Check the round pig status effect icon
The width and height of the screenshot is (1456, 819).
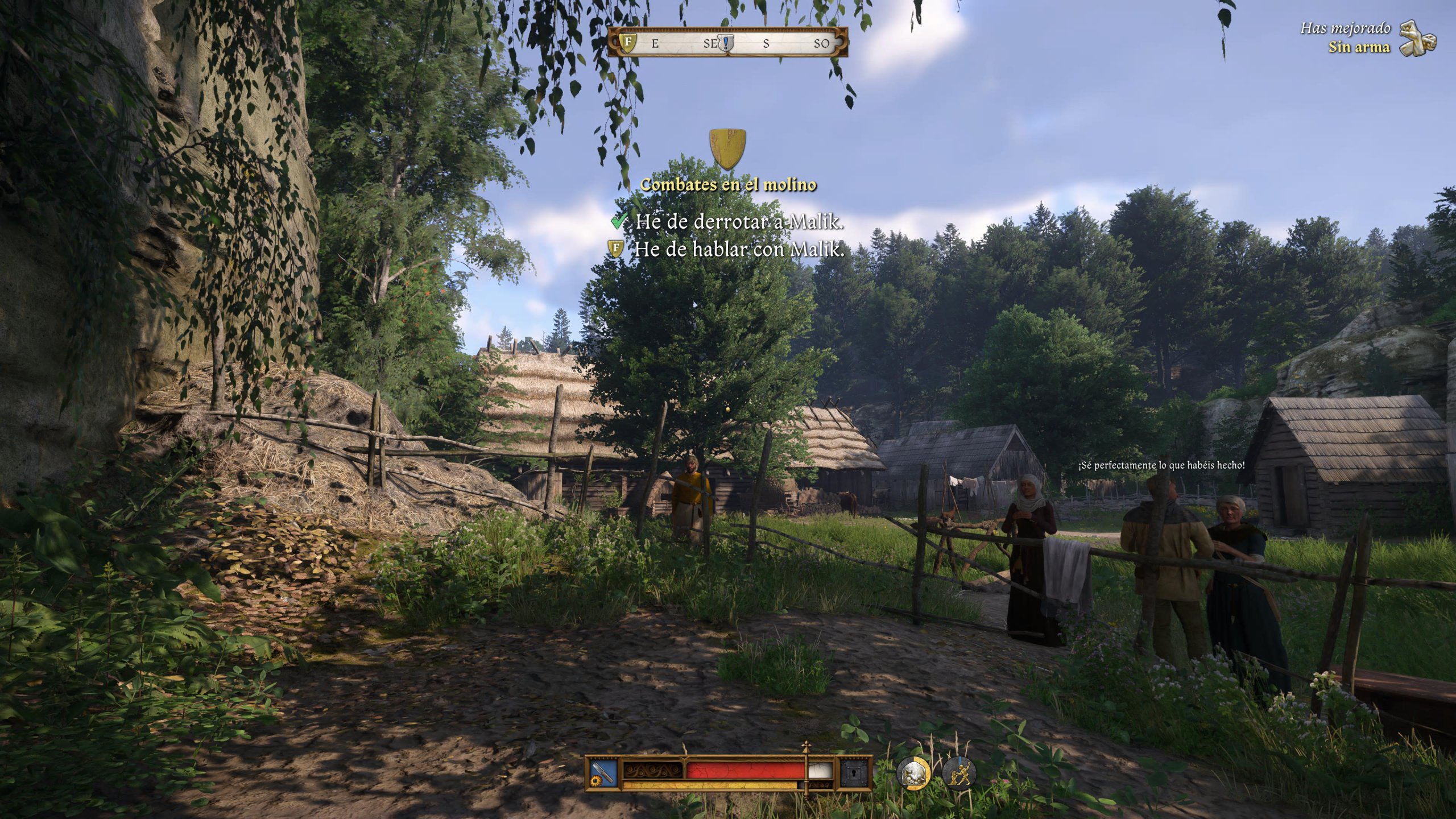pos(913,774)
